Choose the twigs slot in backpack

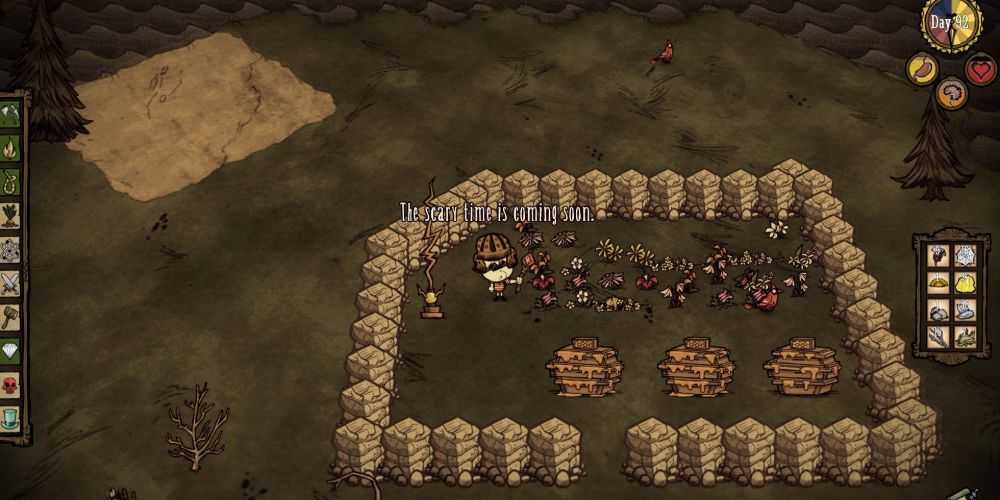coord(937,338)
